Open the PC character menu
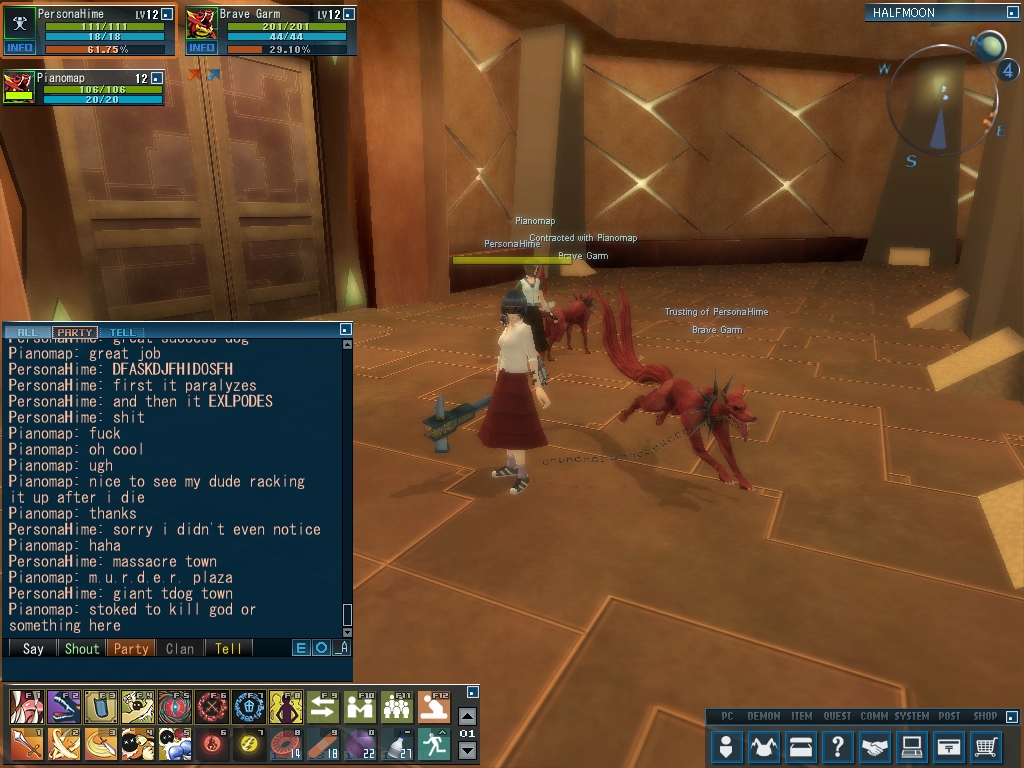The image size is (1024, 768). [x=728, y=746]
